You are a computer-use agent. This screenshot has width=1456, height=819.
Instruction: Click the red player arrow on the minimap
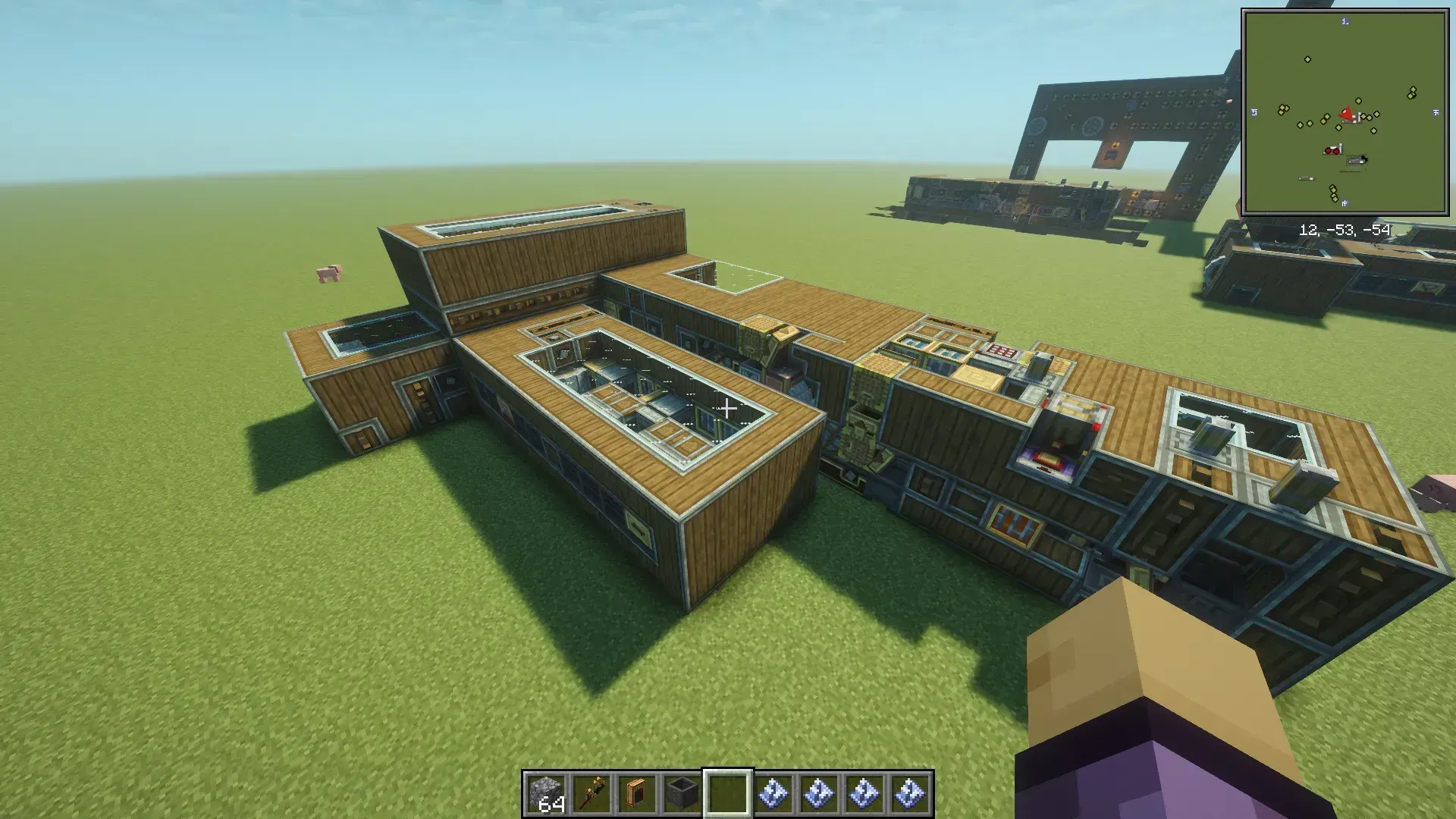1347,115
